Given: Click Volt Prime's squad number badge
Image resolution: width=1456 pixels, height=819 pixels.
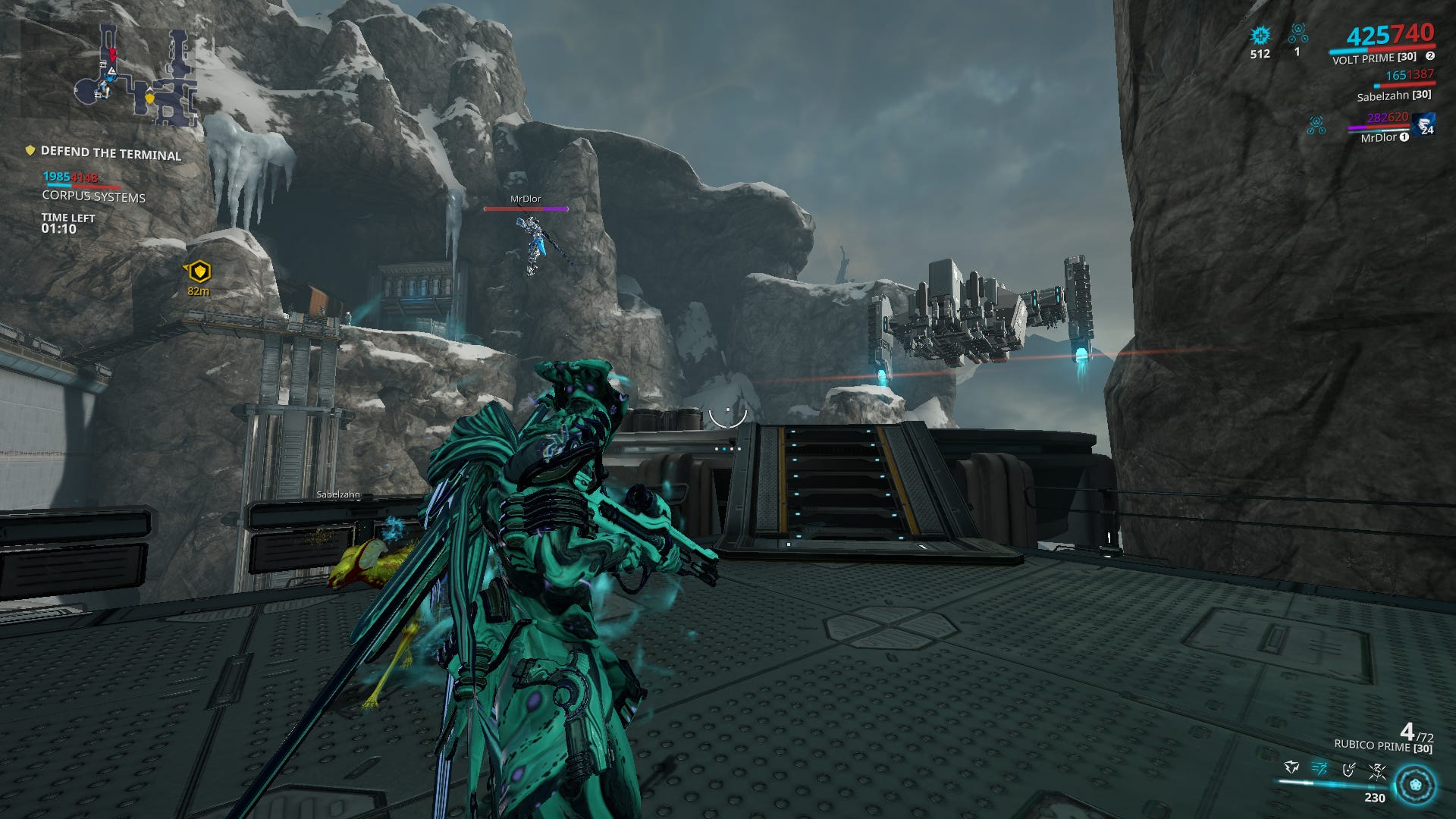Looking at the screenshot, I should (1431, 55).
